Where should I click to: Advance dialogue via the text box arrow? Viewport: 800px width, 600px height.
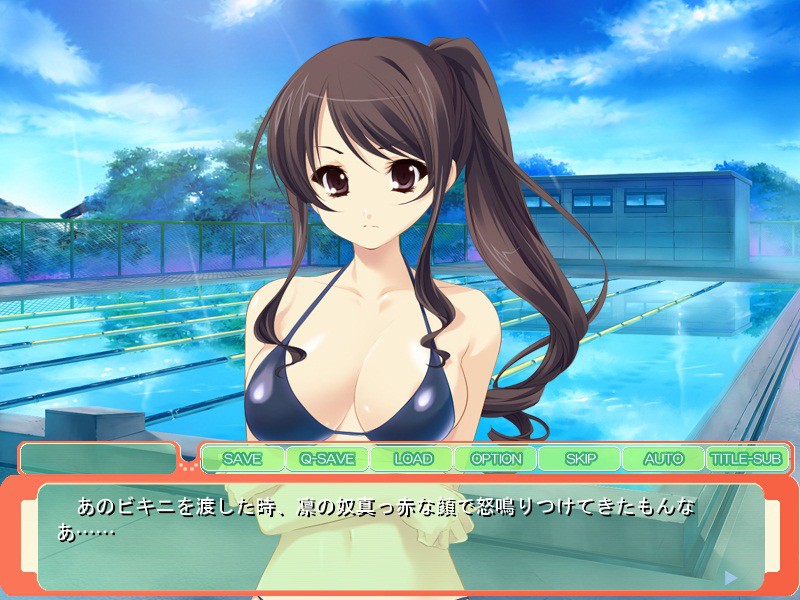click(x=731, y=577)
